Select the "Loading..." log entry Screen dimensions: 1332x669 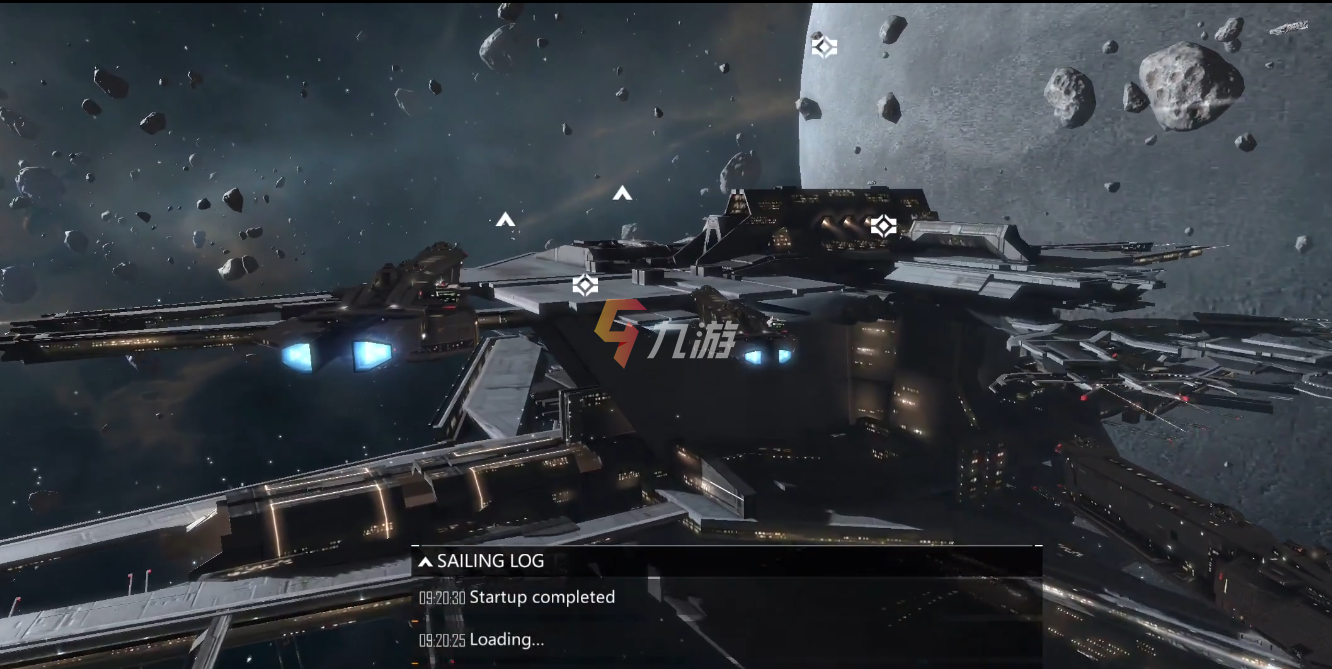506,640
